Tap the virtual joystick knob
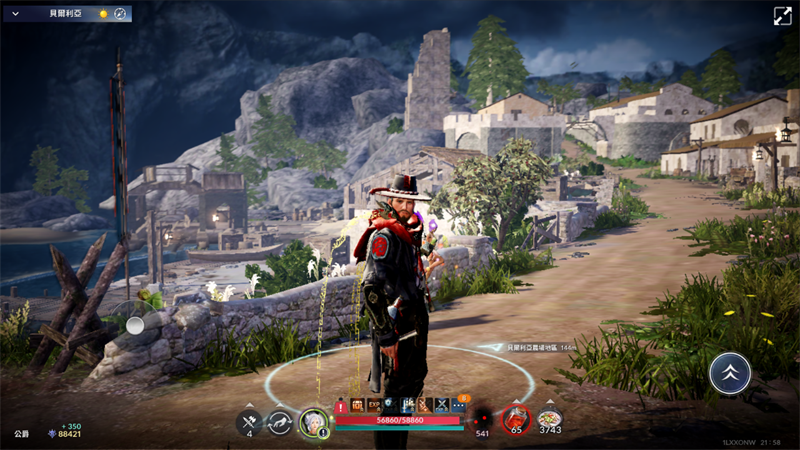This screenshot has height=450, width=800. pos(135,324)
